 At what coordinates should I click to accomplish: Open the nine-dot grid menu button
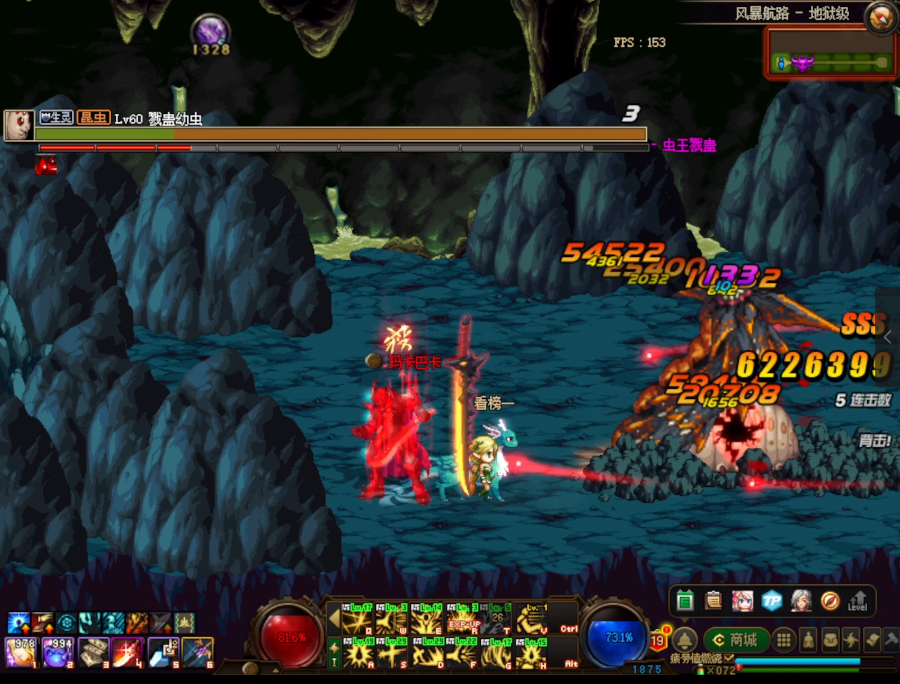(785, 640)
